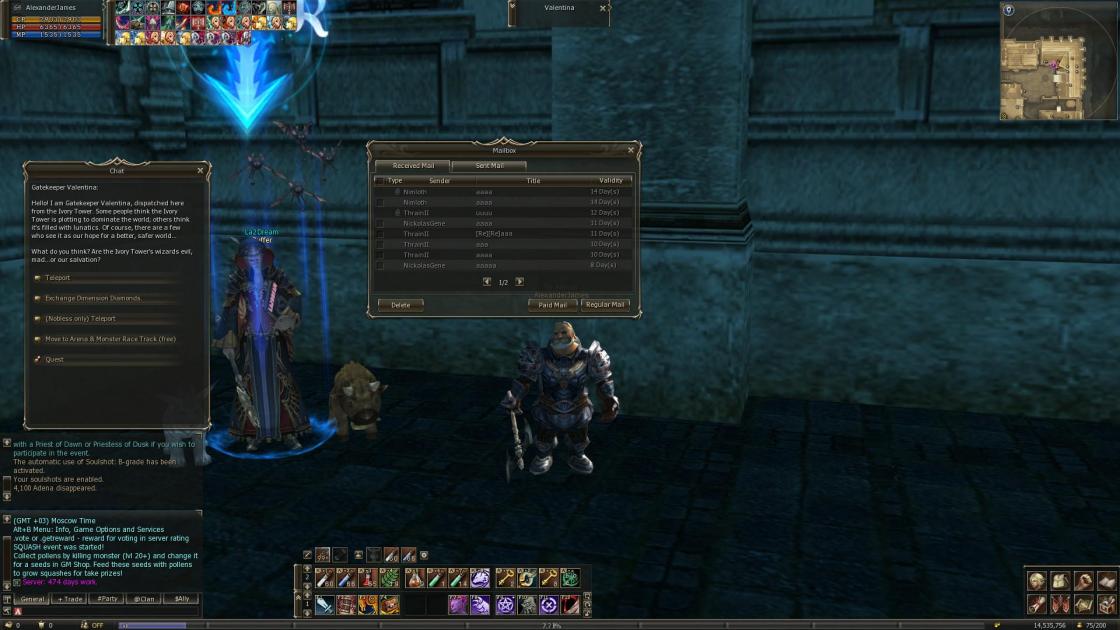Choose the (Nobless only) Teleport option

[x=80, y=319]
